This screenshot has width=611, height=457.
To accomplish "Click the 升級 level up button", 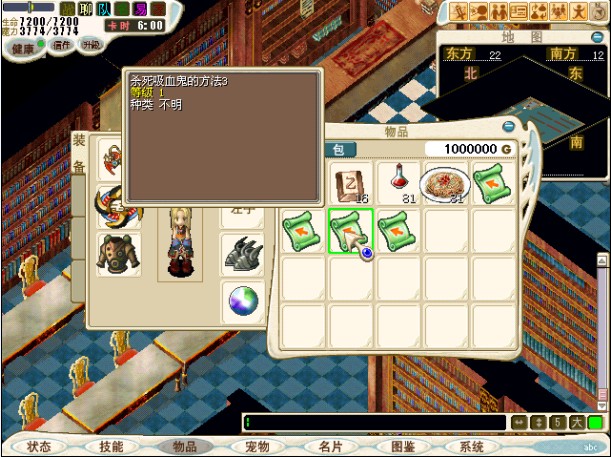I will (91, 45).
